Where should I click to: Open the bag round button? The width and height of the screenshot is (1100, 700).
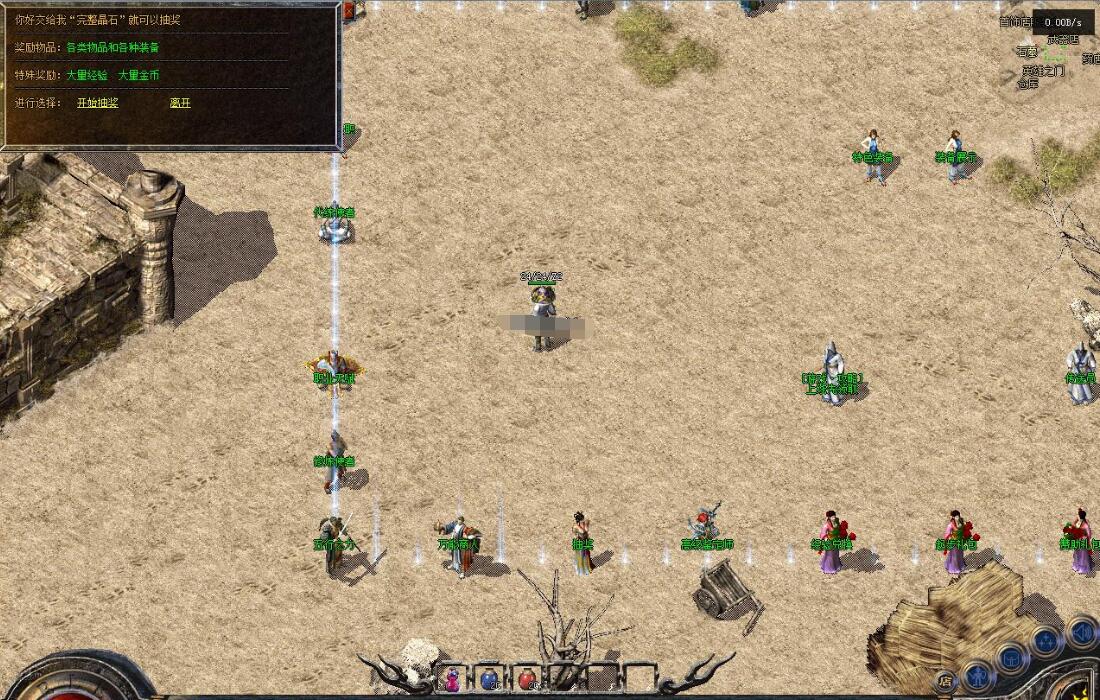pos(1011,659)
